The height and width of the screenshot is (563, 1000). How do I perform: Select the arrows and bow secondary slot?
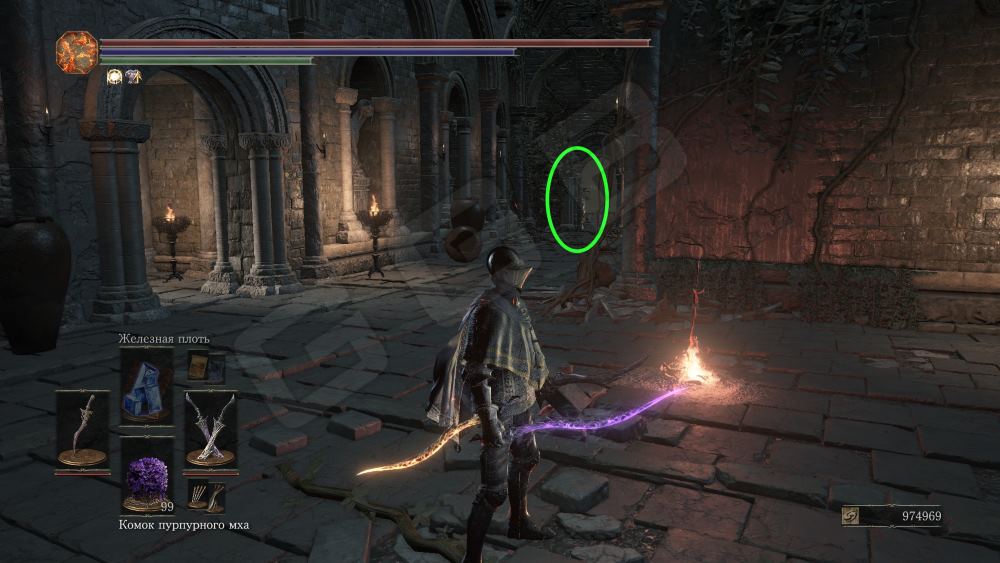(x=206, y=496)
